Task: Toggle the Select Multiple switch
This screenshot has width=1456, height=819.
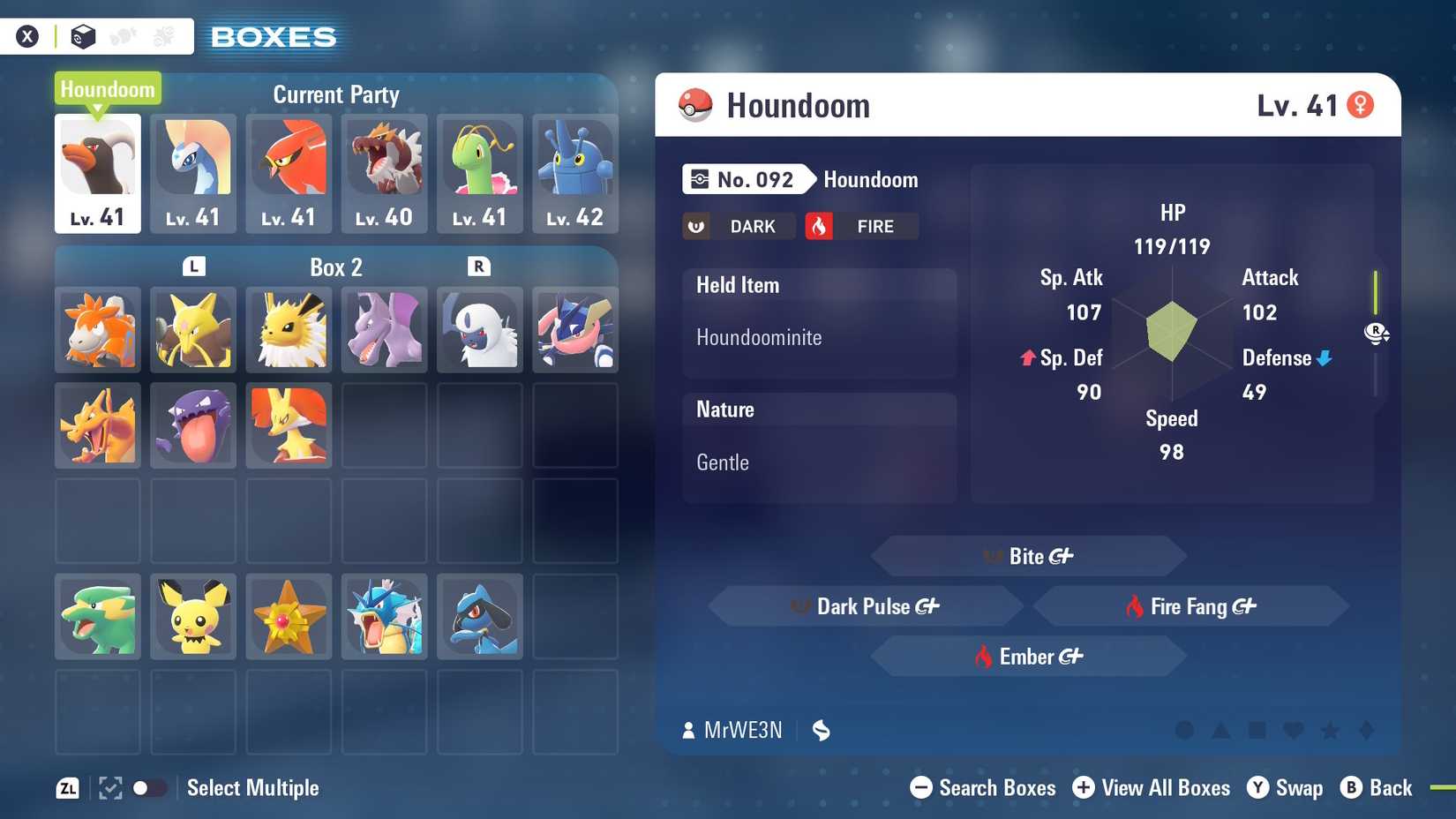Action: click(x=148, y=786)
